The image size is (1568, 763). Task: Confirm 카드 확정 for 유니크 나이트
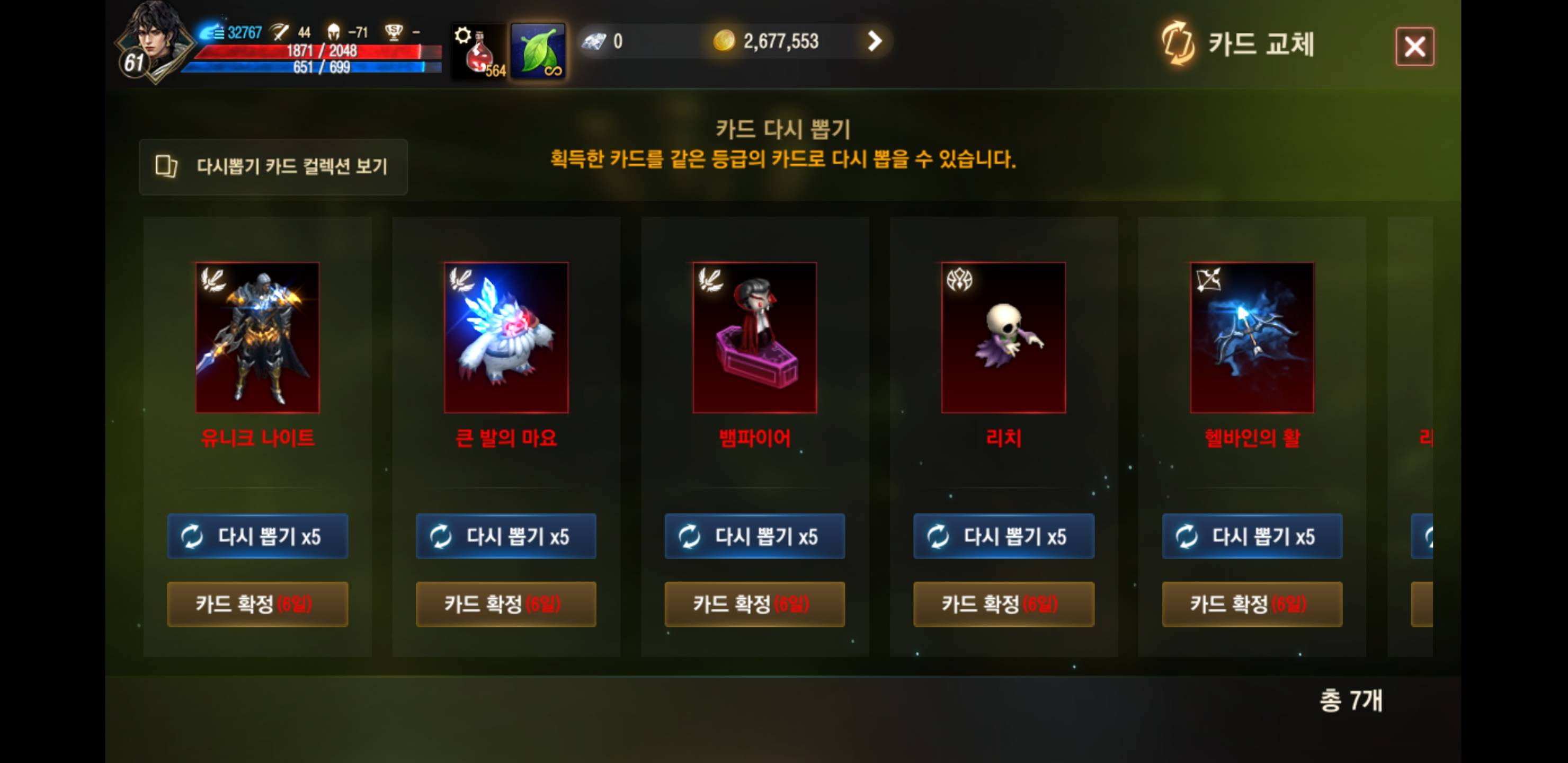257,604
